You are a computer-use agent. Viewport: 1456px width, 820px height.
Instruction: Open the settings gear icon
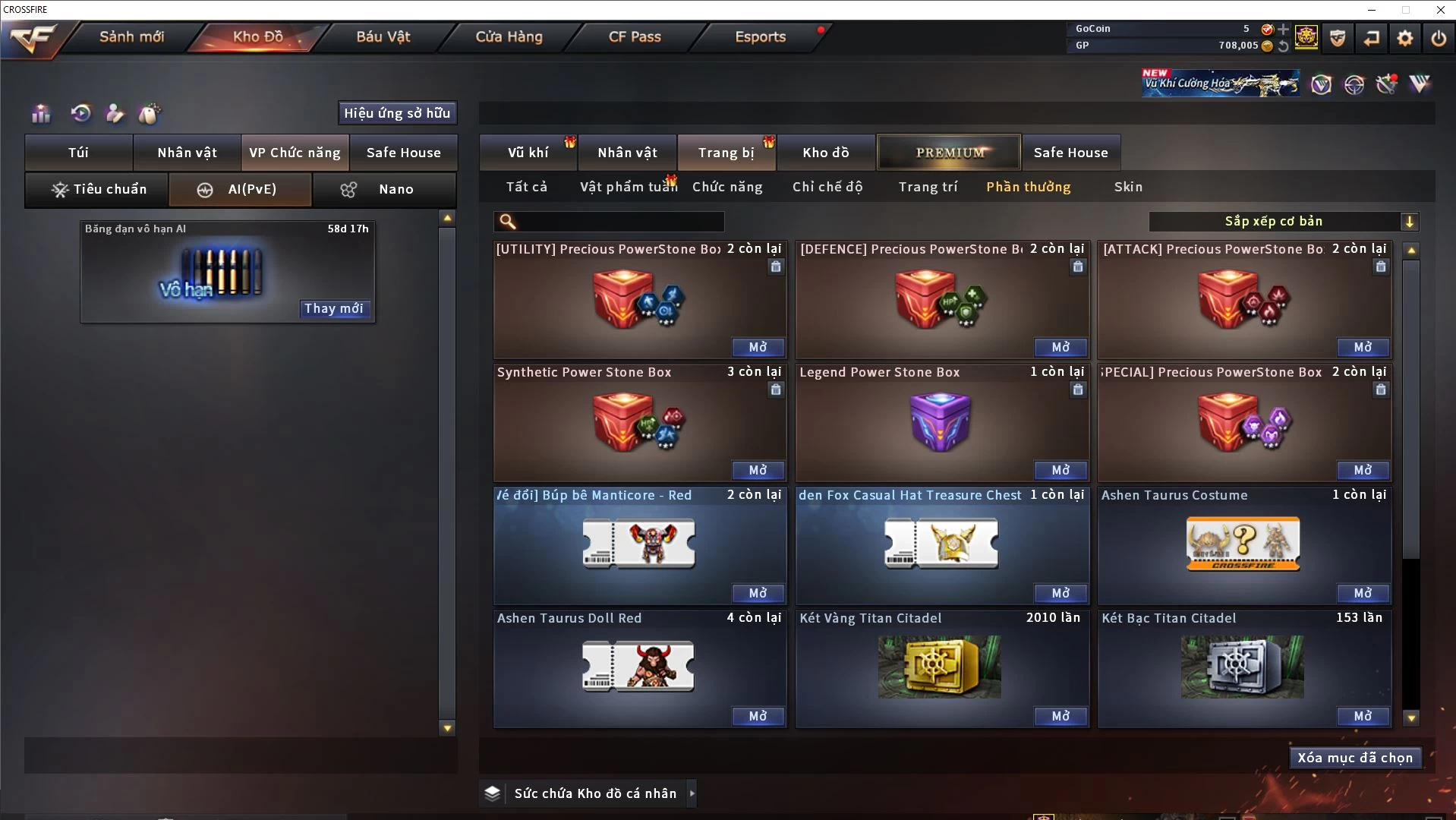(1404, 38)
